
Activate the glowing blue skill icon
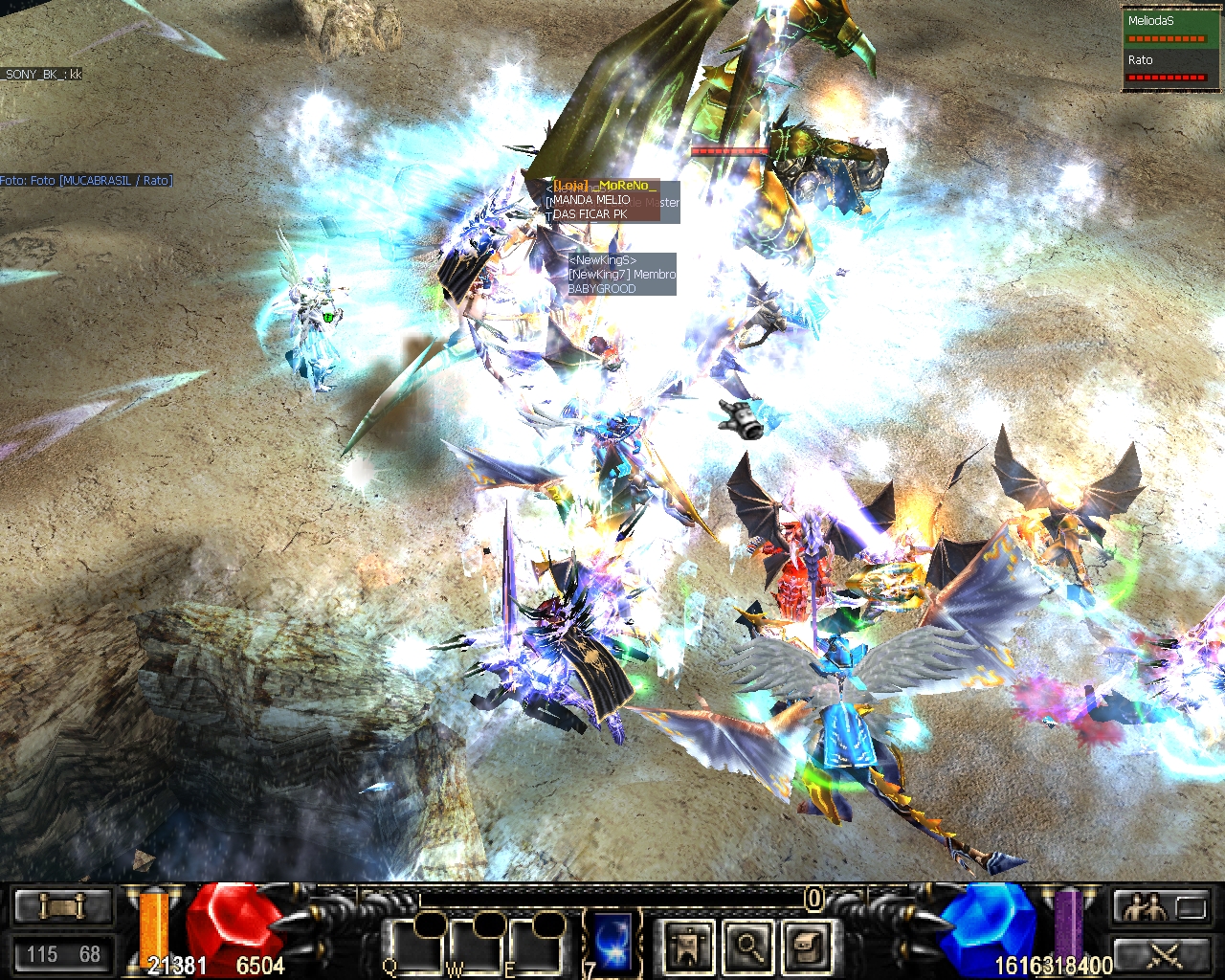613,943
